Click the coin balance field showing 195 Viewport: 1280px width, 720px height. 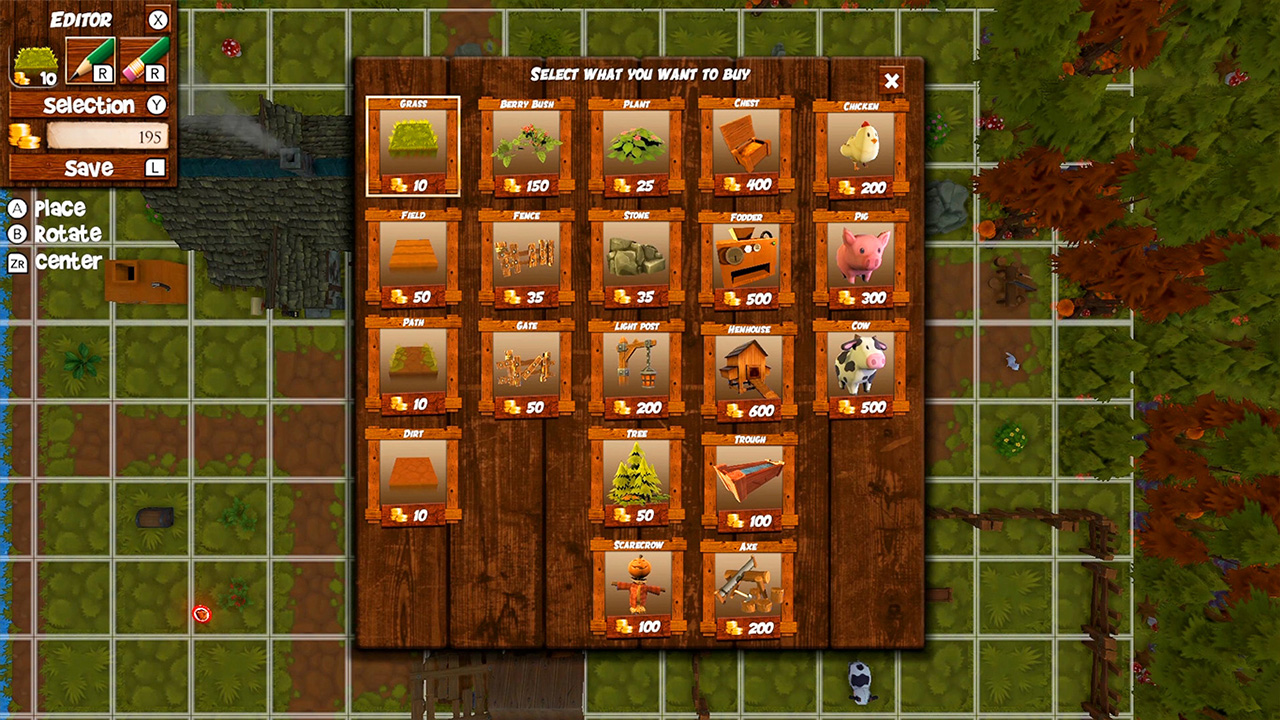click(105, 136)
